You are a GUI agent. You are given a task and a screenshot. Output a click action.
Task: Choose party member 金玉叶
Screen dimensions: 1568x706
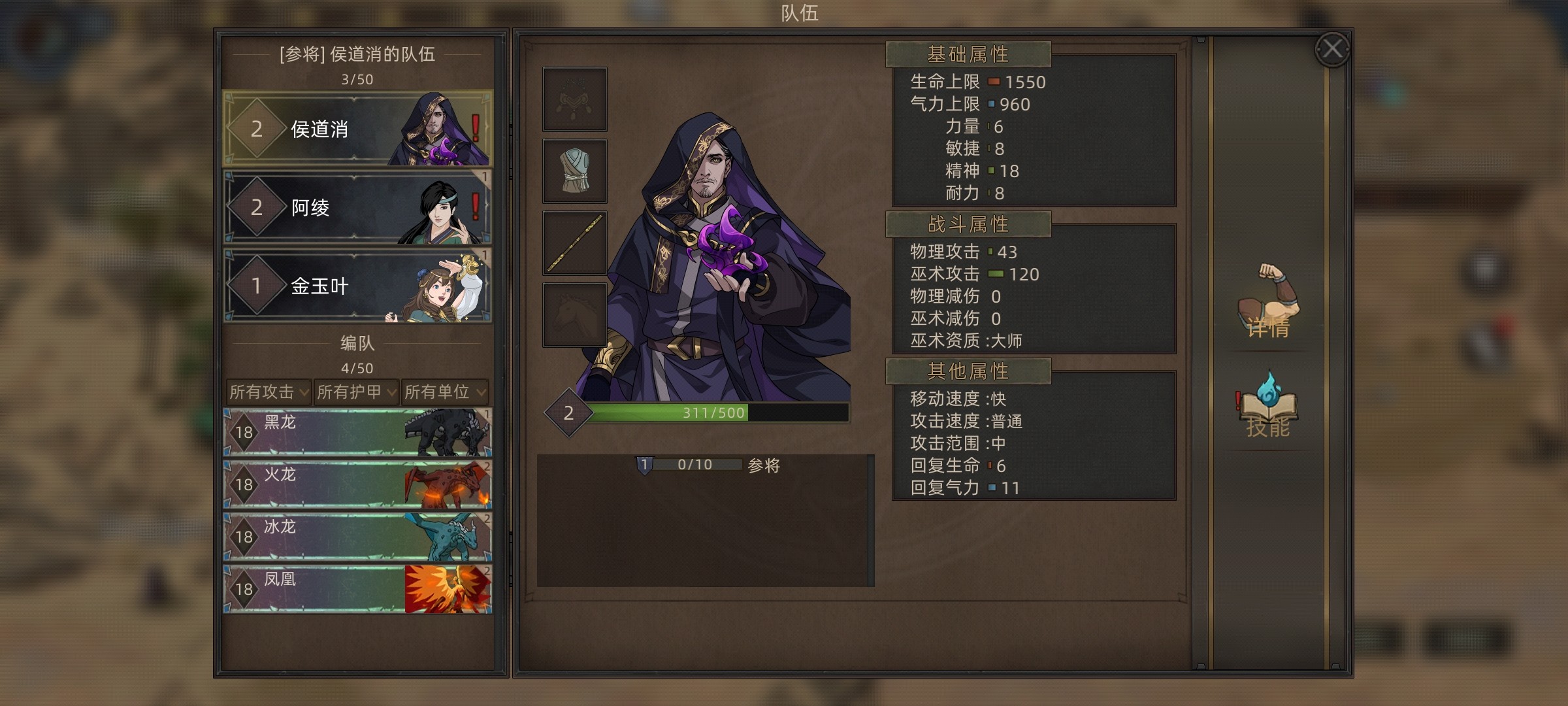coord(357,286)
